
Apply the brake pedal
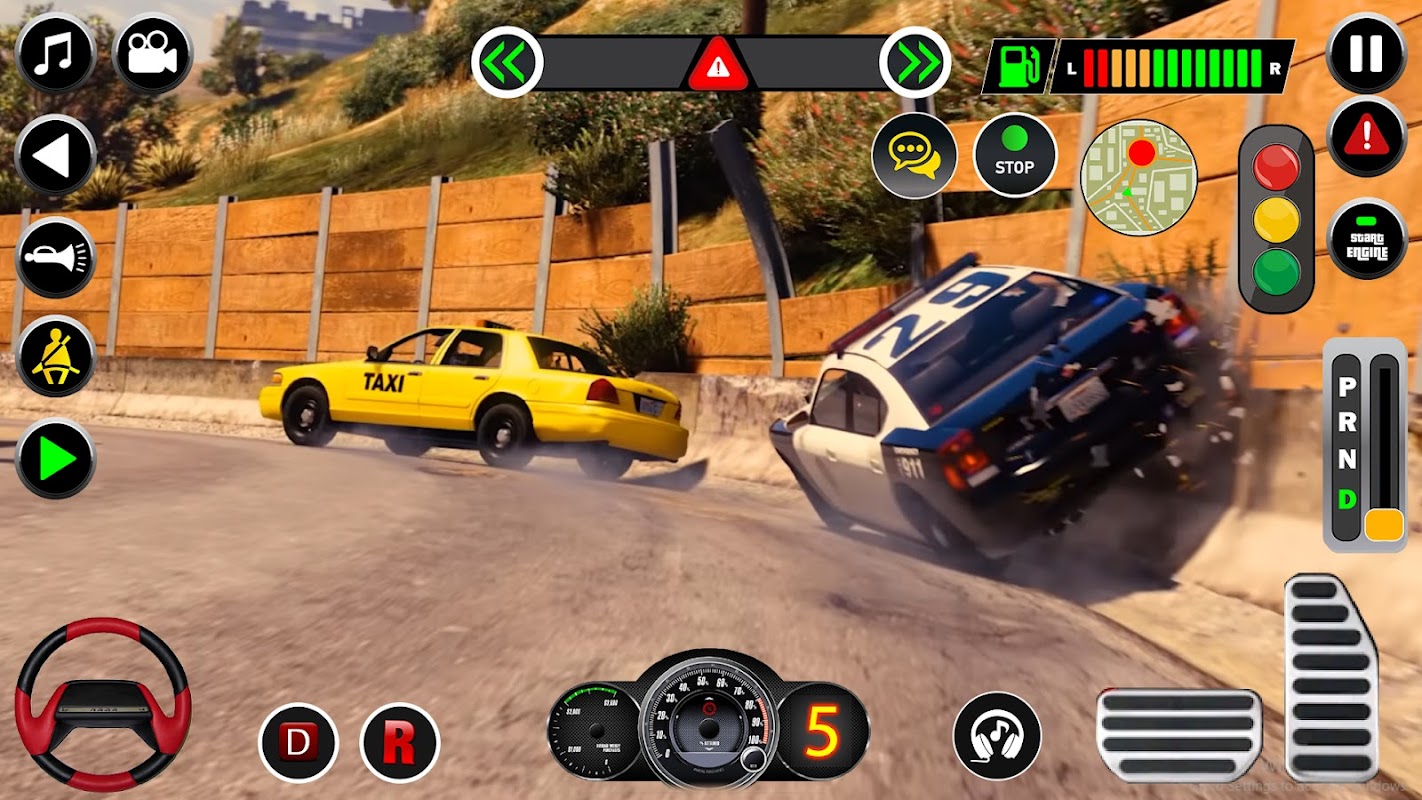1178,735
